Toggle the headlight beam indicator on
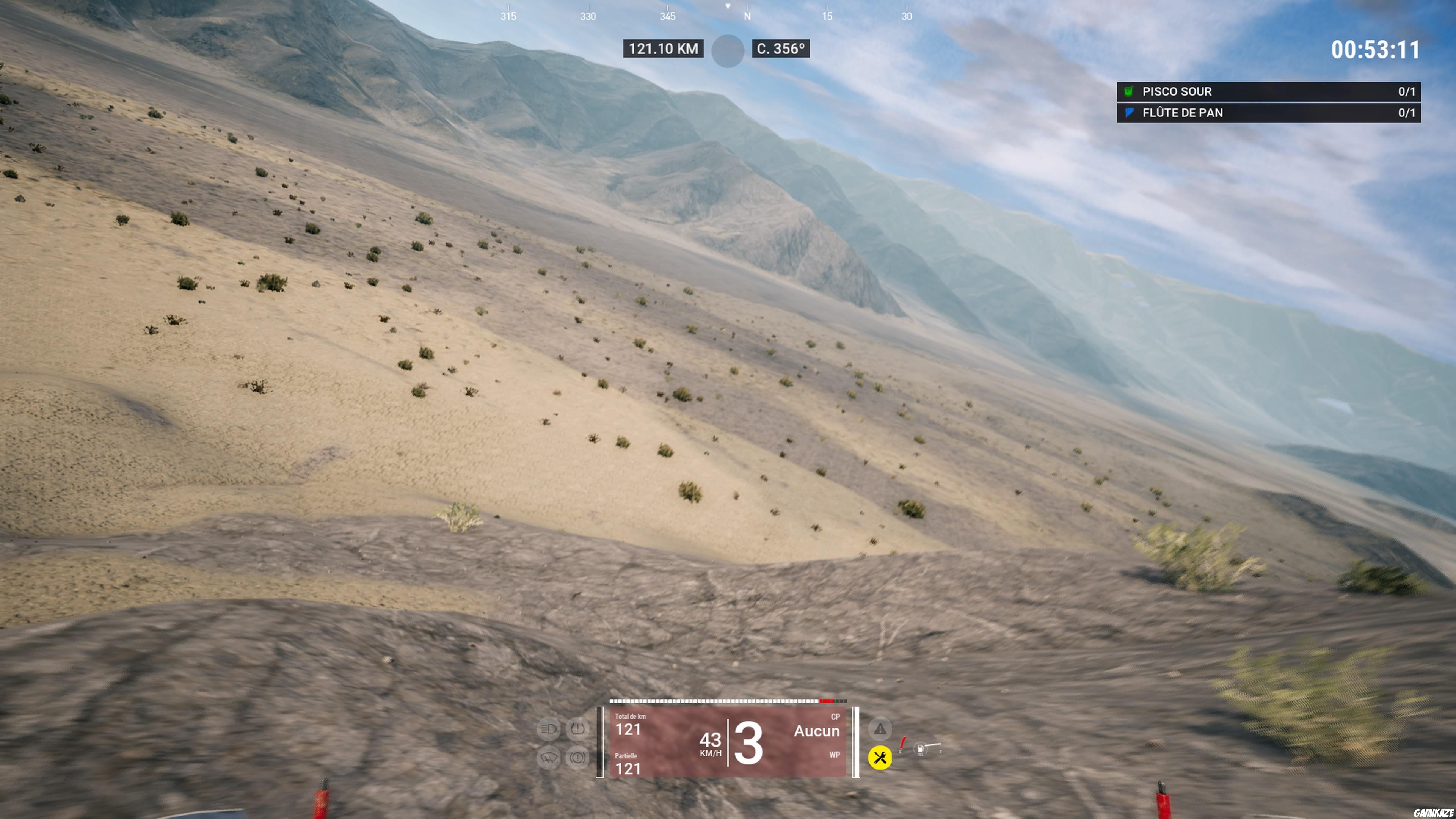1456x819 pixels. pos(549,728)
